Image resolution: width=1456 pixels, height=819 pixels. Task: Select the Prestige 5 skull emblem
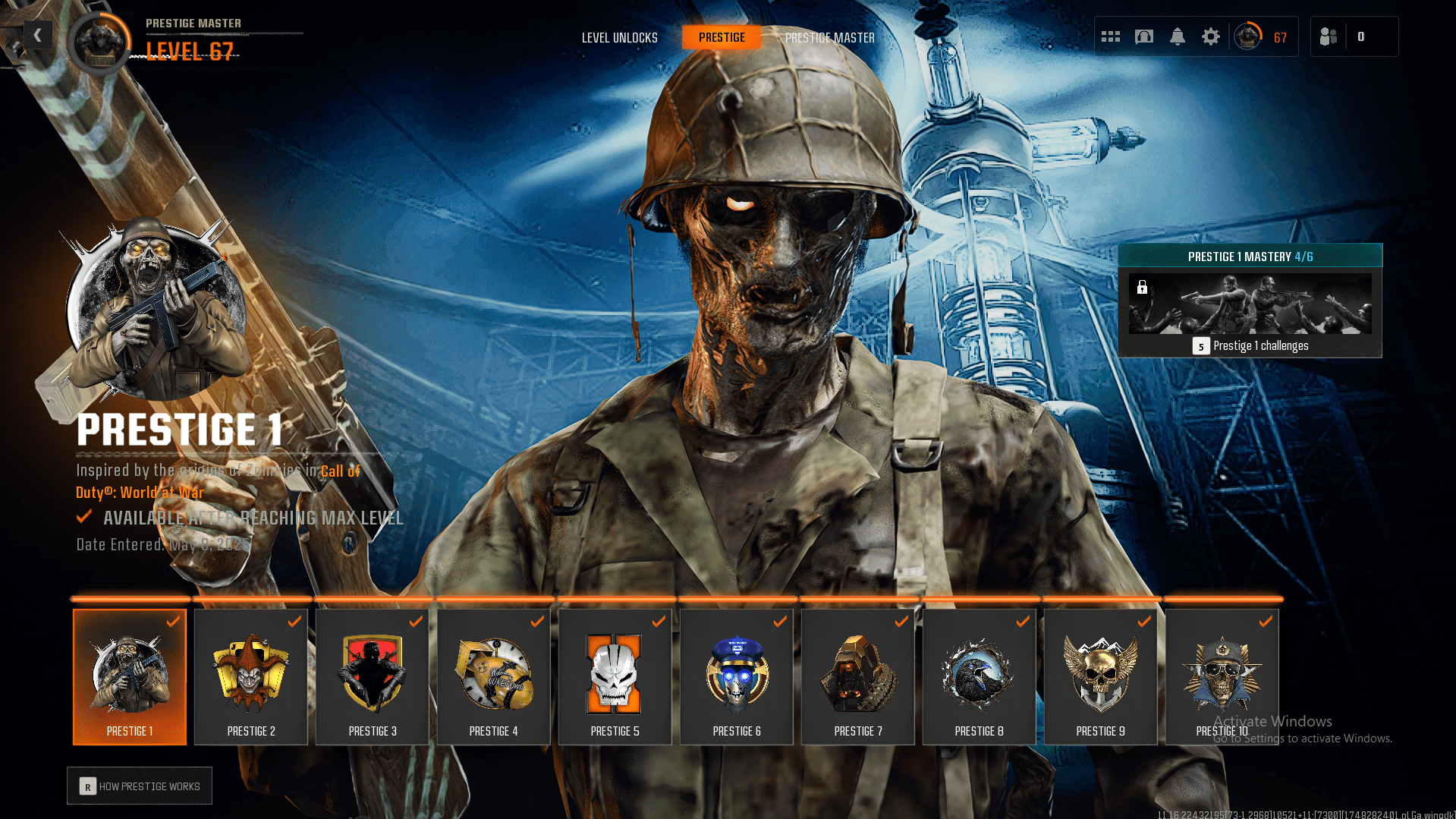615,672
